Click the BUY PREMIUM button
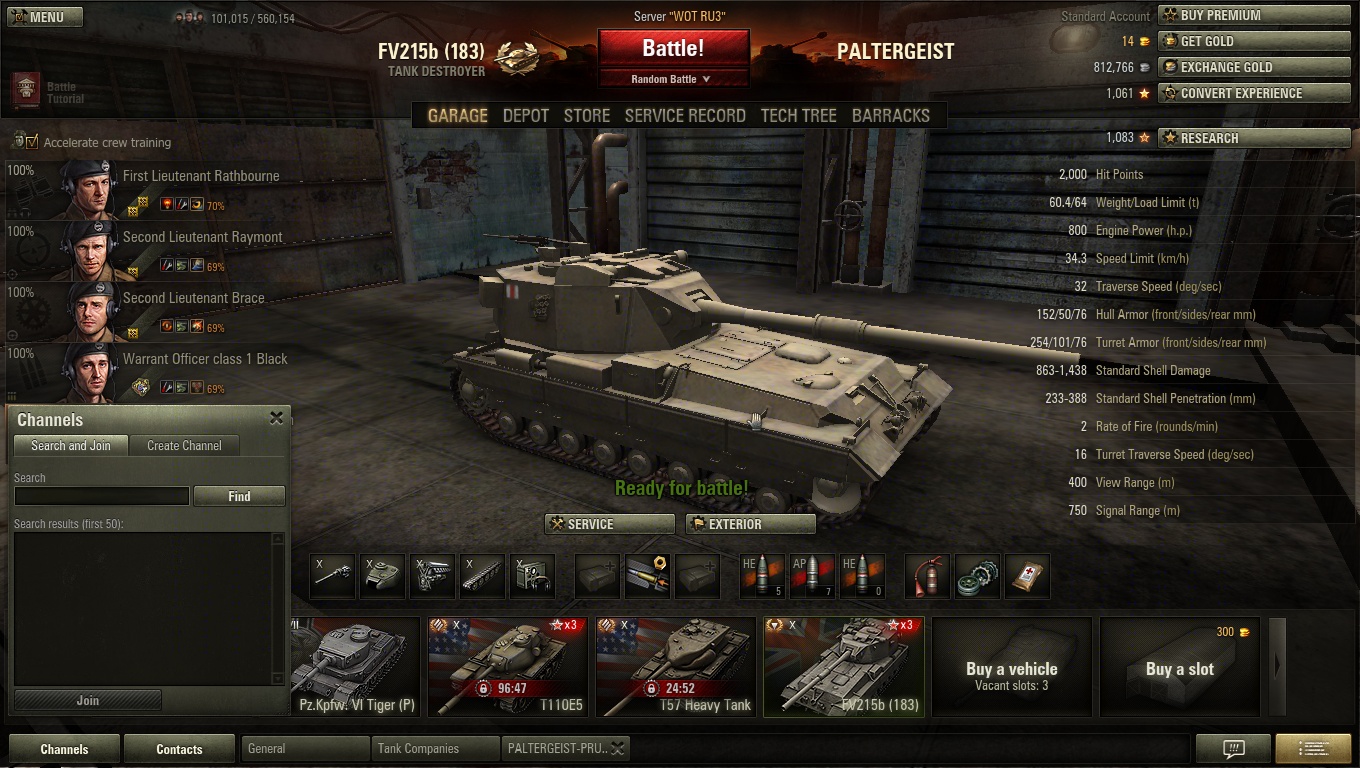This screenshot has height=768, width=1360. [x=1253, y=15]
